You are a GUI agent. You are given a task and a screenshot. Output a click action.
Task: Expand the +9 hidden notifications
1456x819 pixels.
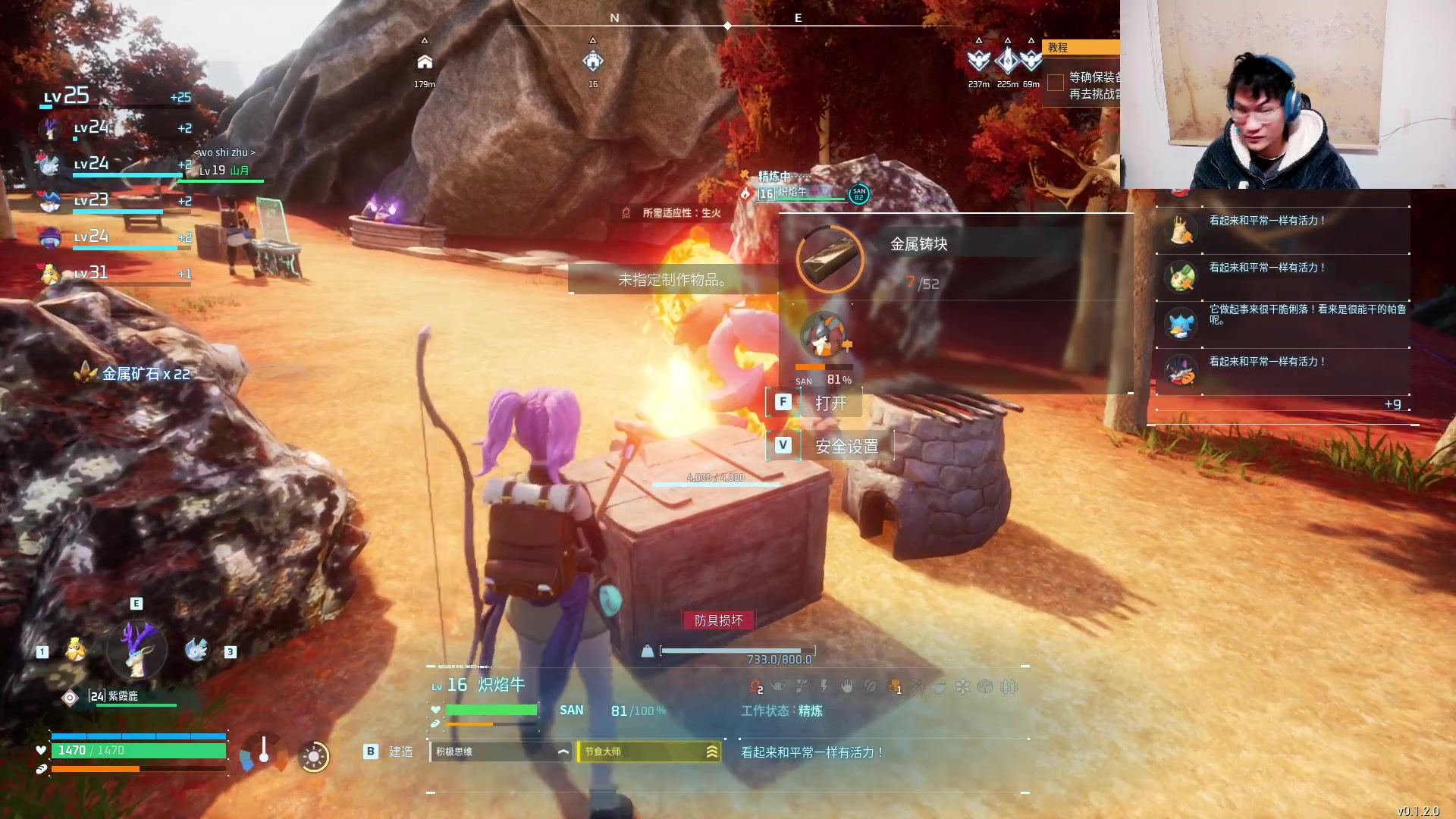(1392, 404)
